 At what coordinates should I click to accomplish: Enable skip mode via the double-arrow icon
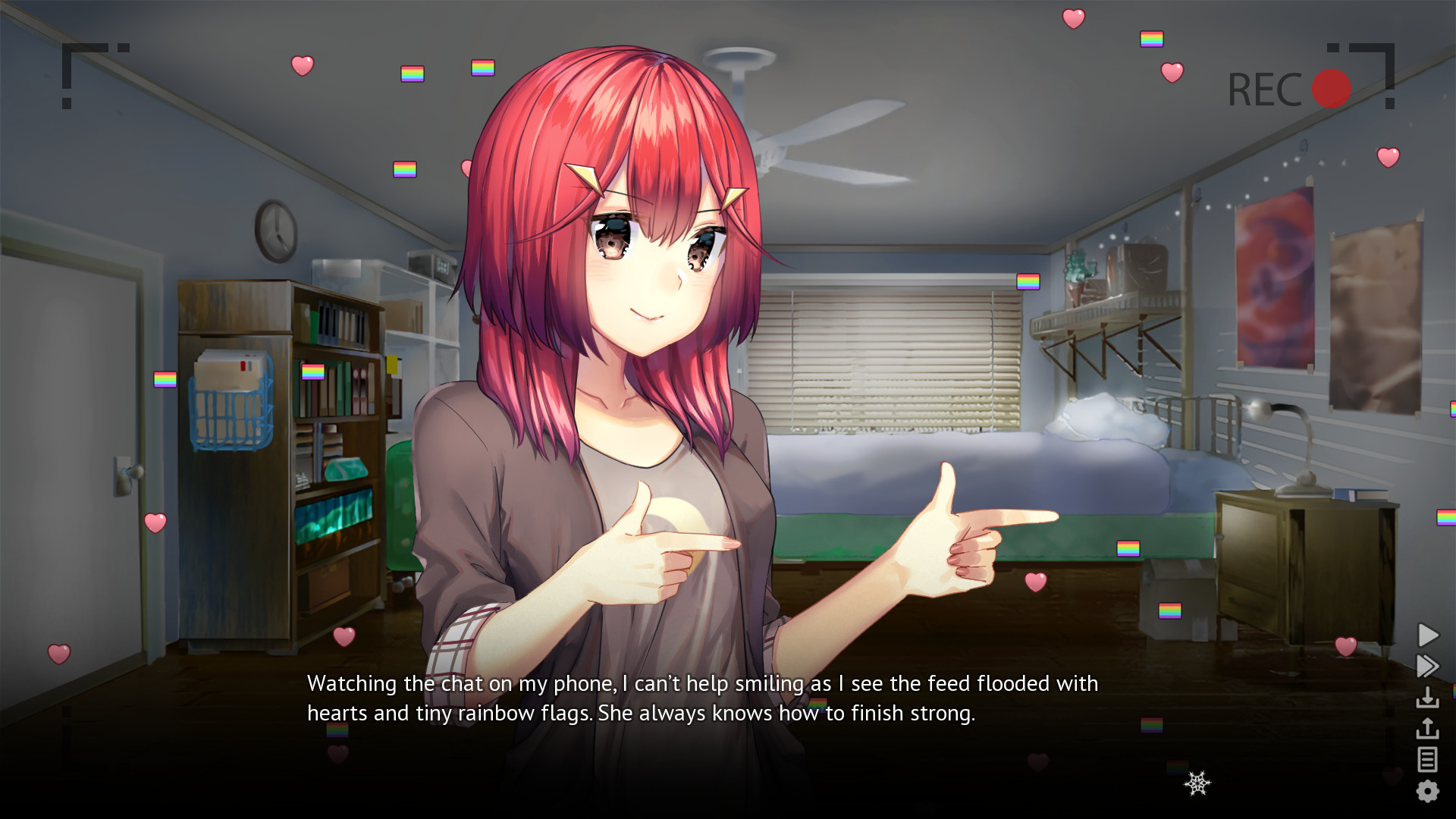[x=1426, y=666]
